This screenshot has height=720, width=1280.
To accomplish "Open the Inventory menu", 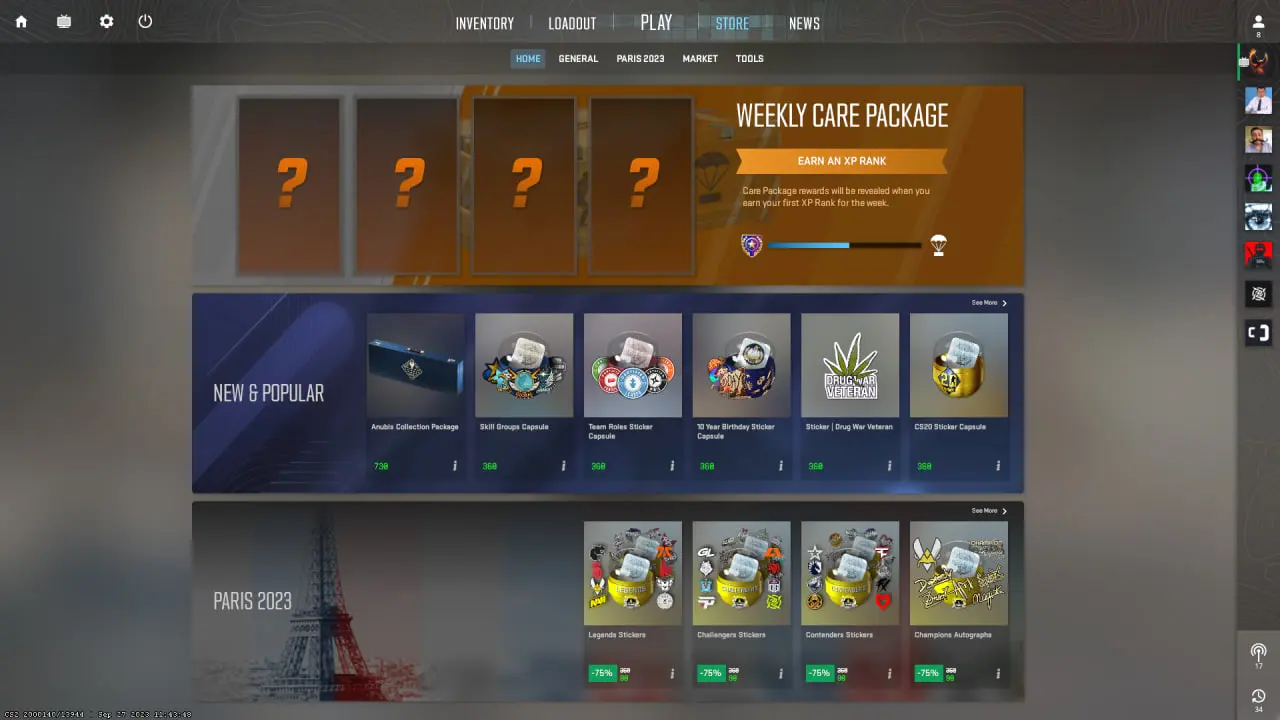I will [x=484, y=23].
